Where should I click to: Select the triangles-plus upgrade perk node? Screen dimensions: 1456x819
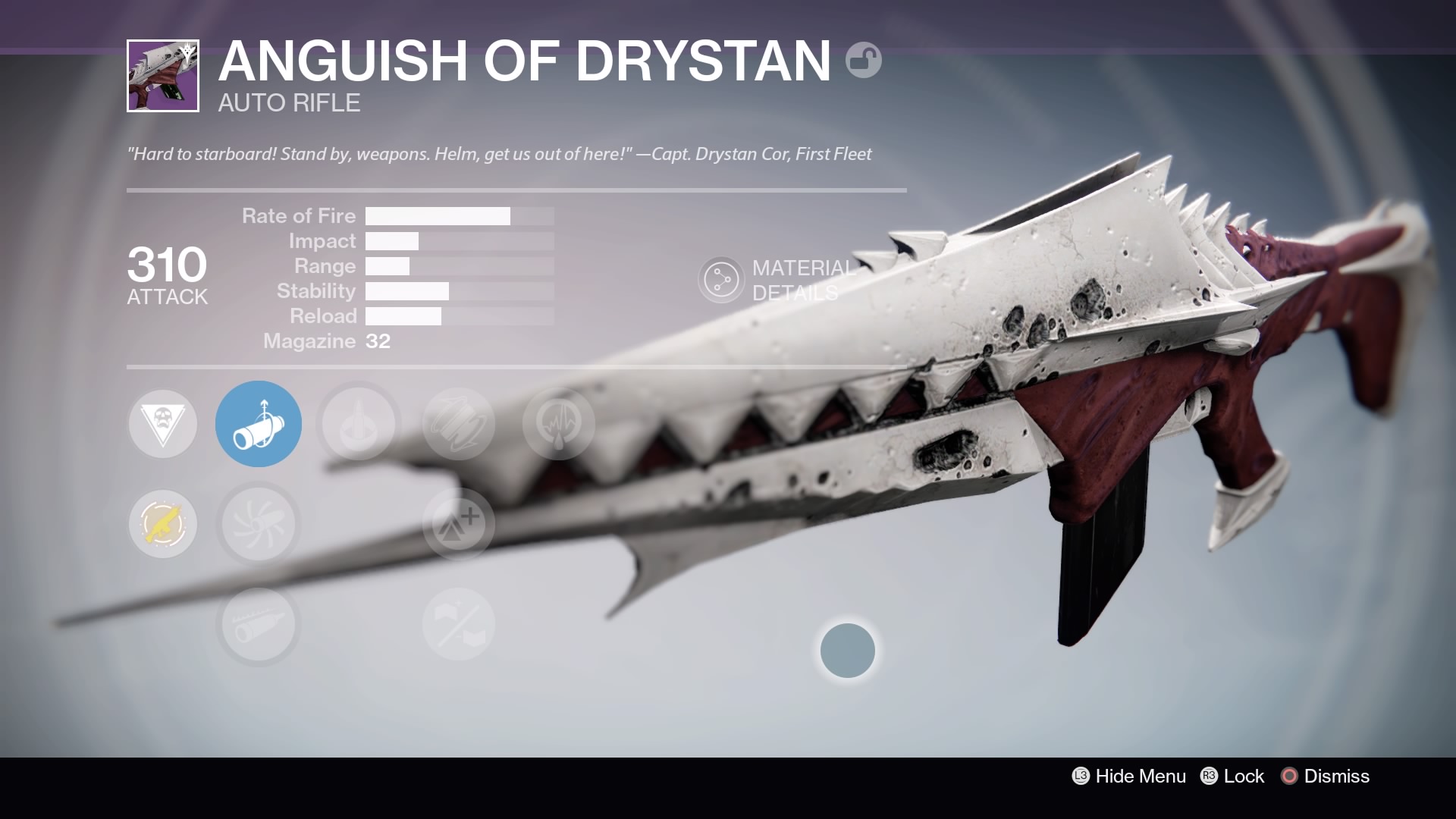click(459, 524)
